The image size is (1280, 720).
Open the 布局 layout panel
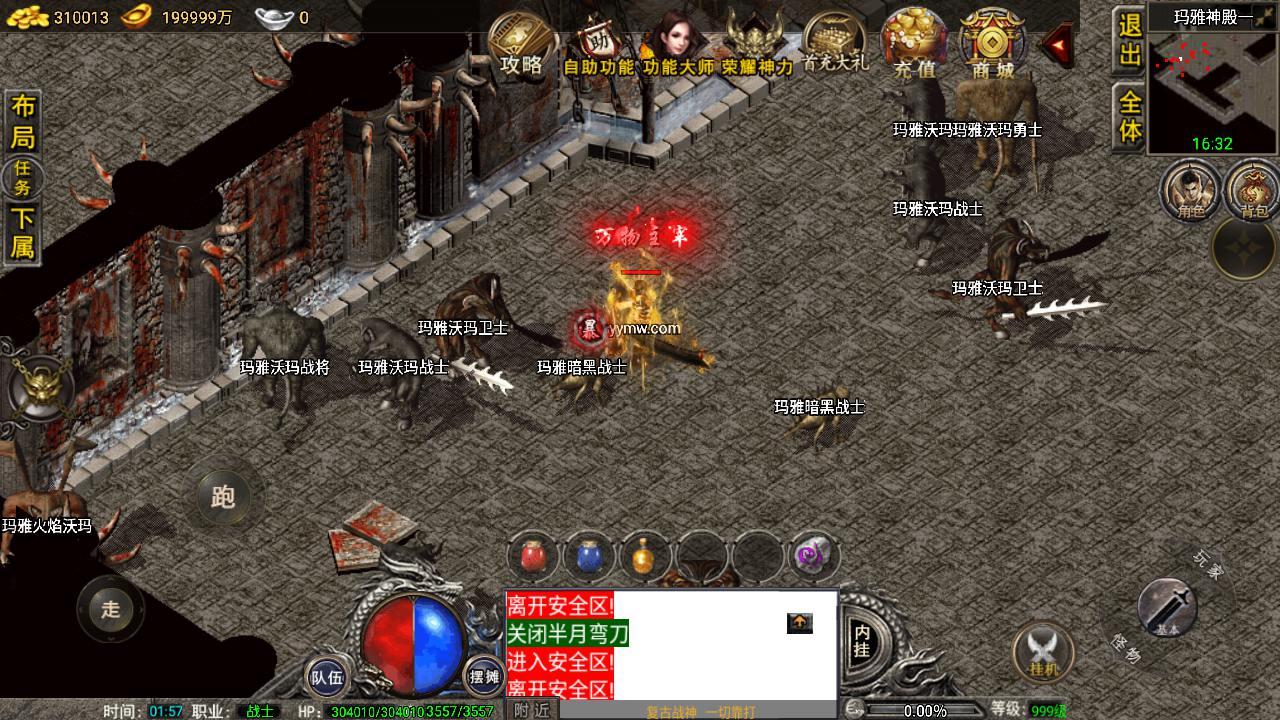22,123
